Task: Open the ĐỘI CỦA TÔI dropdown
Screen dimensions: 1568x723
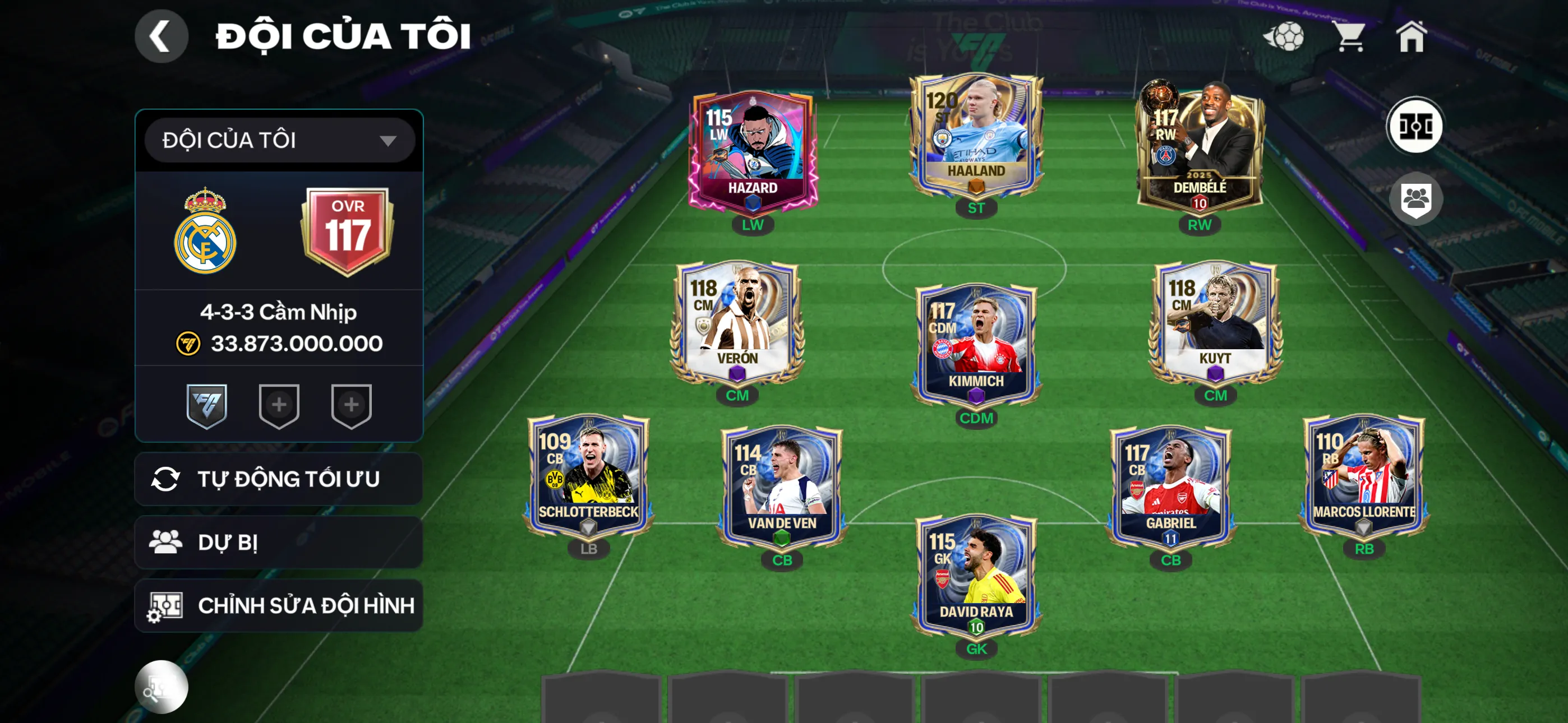Action: pyautogui.click(x=279, y=141)
